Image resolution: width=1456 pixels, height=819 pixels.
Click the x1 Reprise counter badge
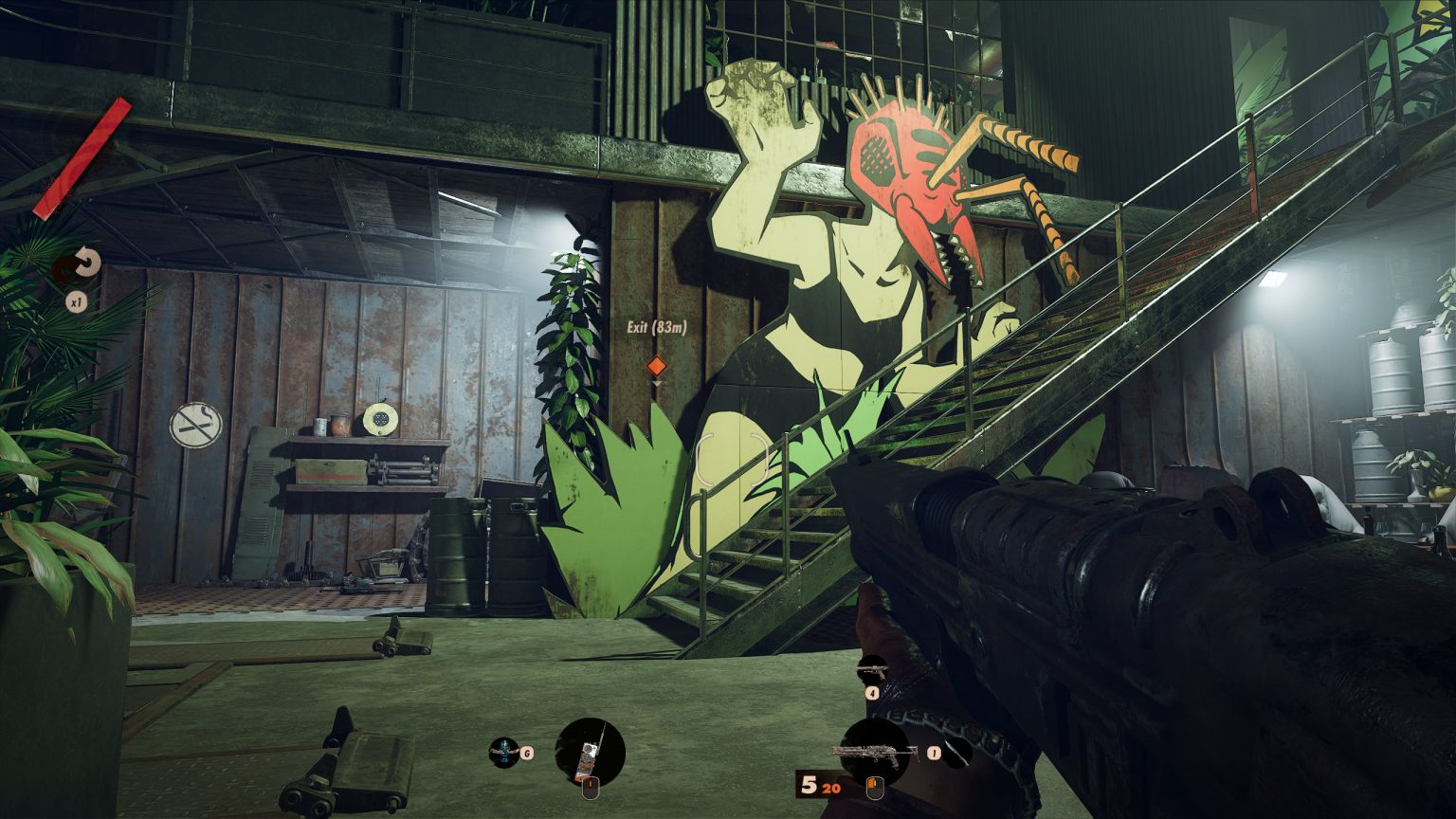(x=76, y=304)
